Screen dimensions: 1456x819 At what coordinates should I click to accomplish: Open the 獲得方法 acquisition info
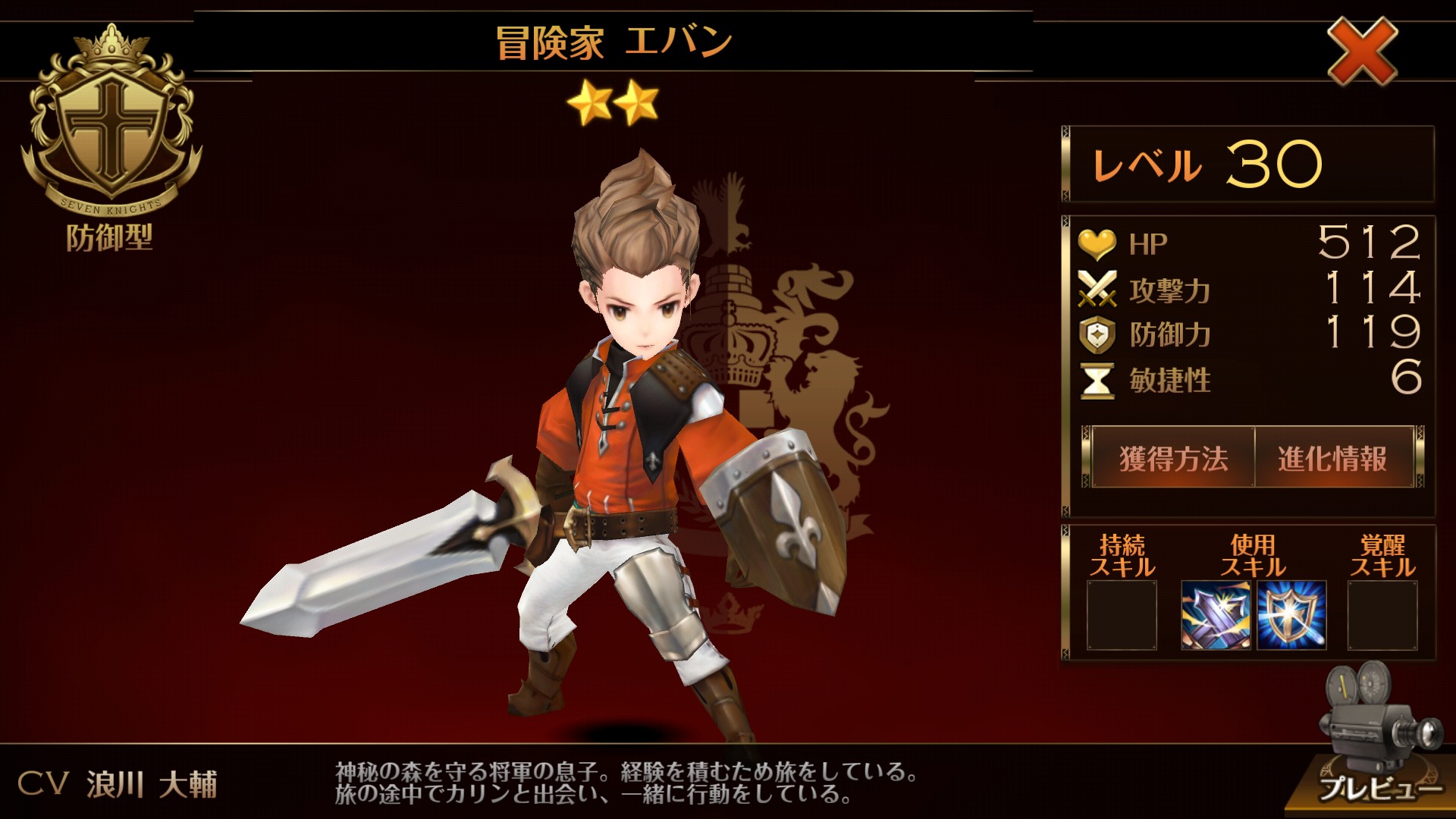click(1172, 458)
